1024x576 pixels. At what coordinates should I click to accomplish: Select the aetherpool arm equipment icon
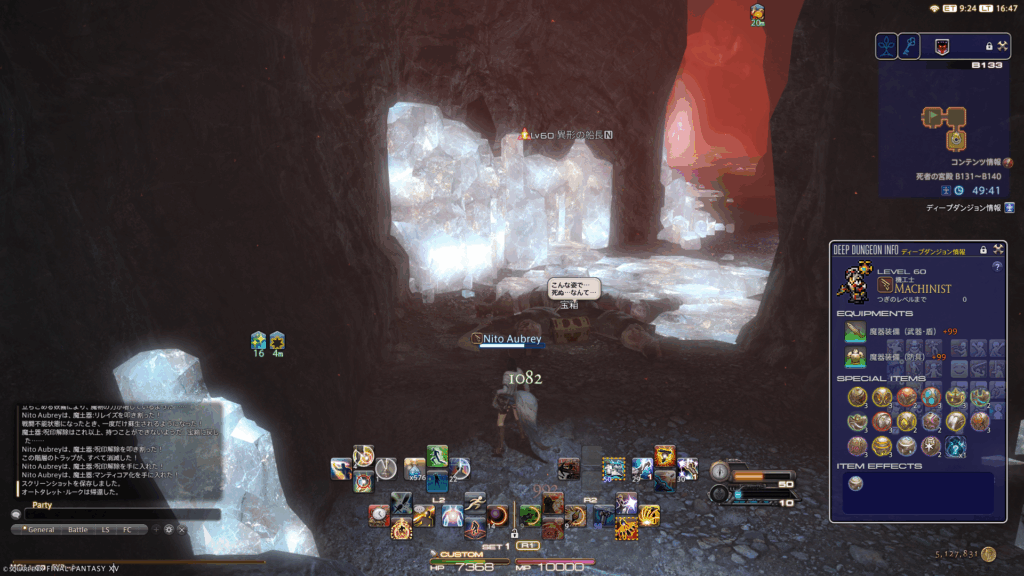[855, 331]
